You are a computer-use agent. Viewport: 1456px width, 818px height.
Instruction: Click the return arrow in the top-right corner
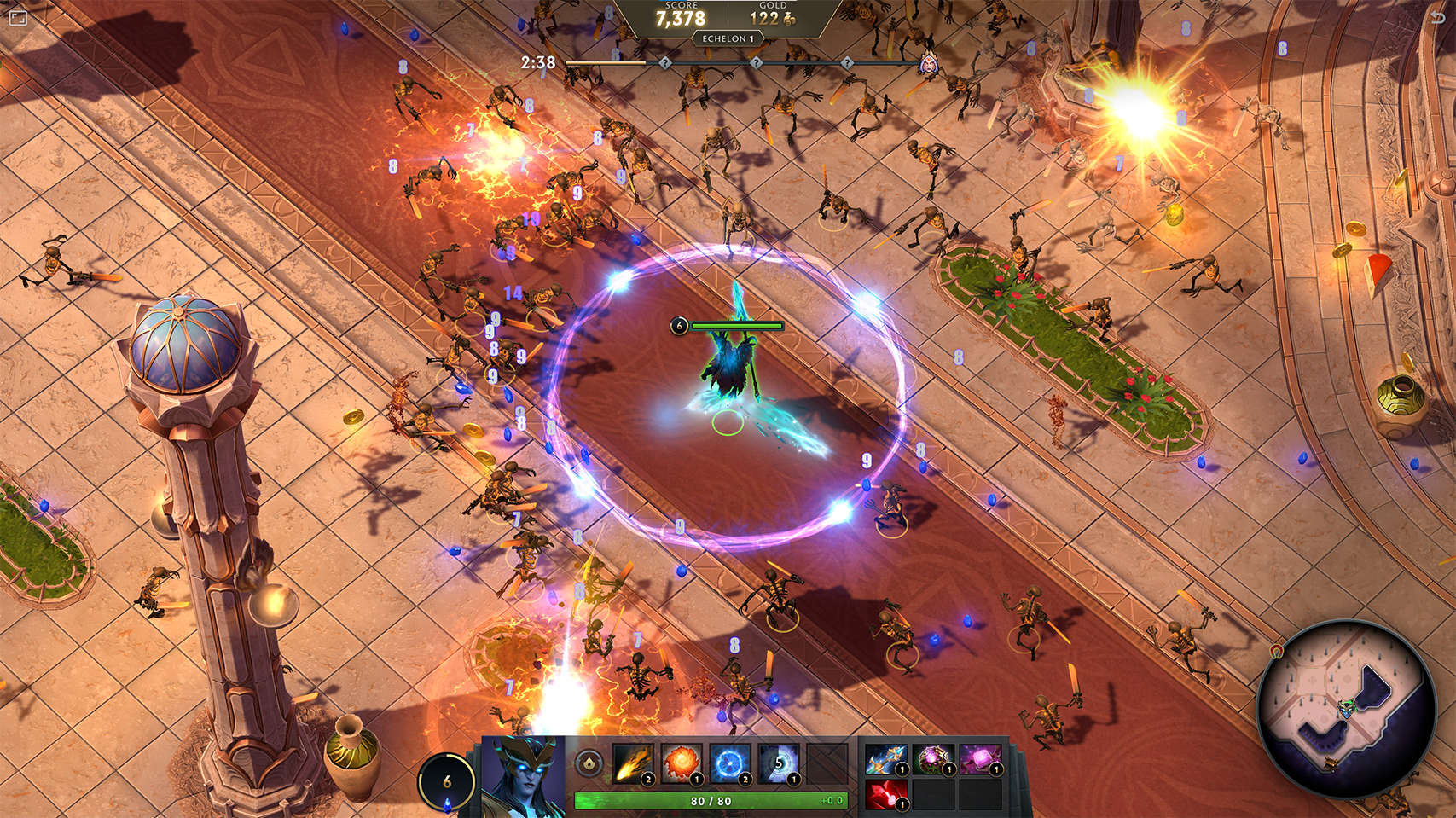coord(1437,17)
